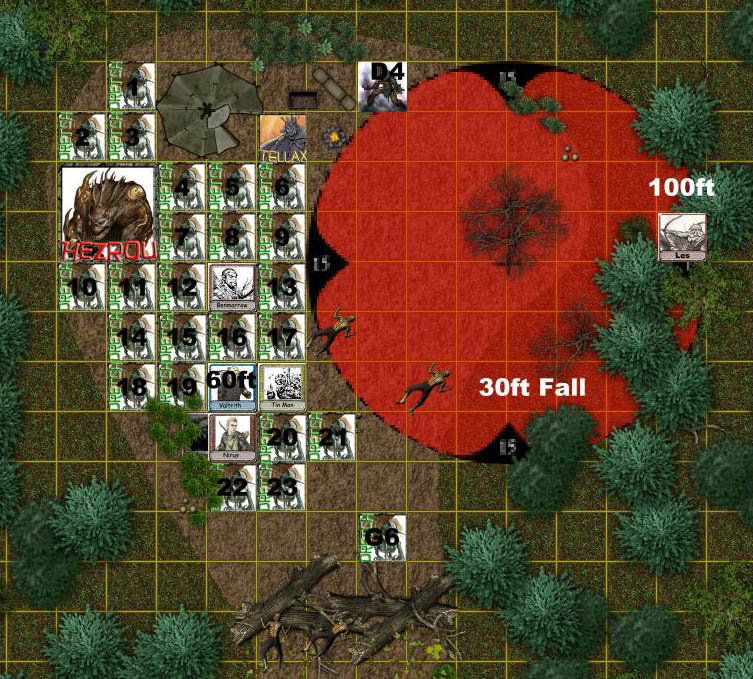Select Dretch token number 22
753x679 pixels.
click(233, 487)
